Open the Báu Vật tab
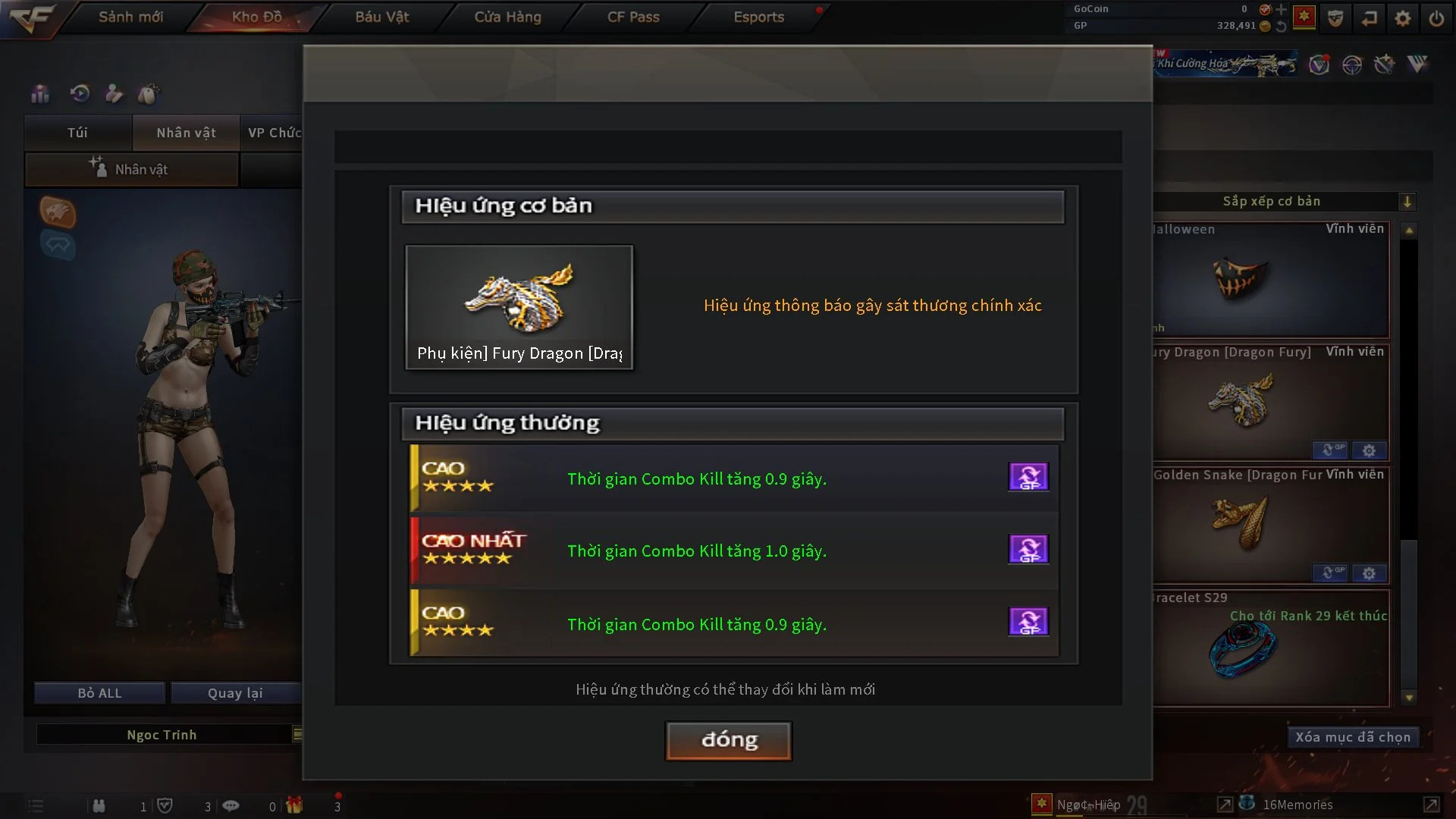Viewport: 1456px width, 819px height. [x=381, y=17]
